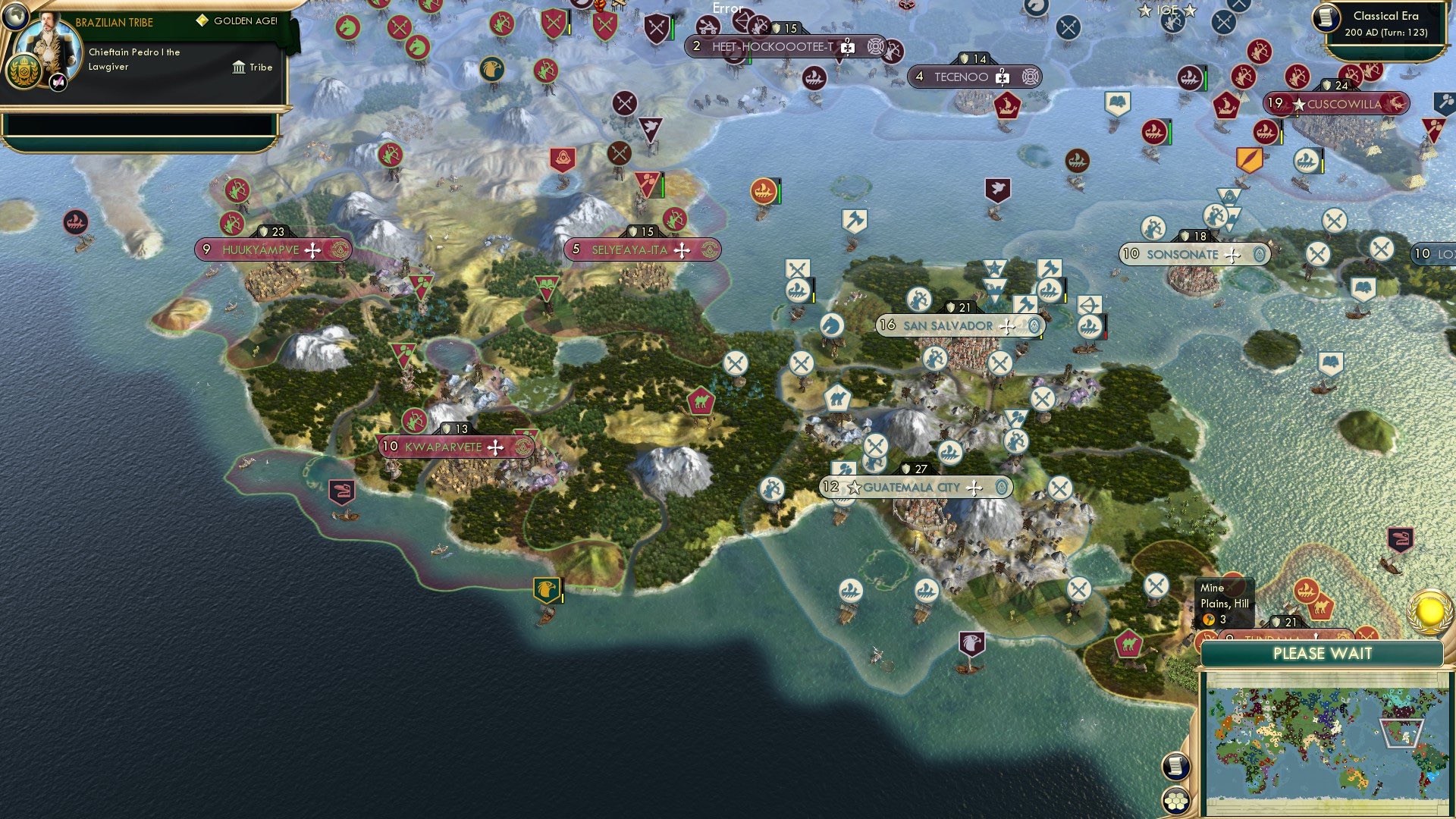The width and height of the screenshot is (1456, 819).
Task: Select the red trireme unit below Cuscowilla
Action: pos(1266,133)
